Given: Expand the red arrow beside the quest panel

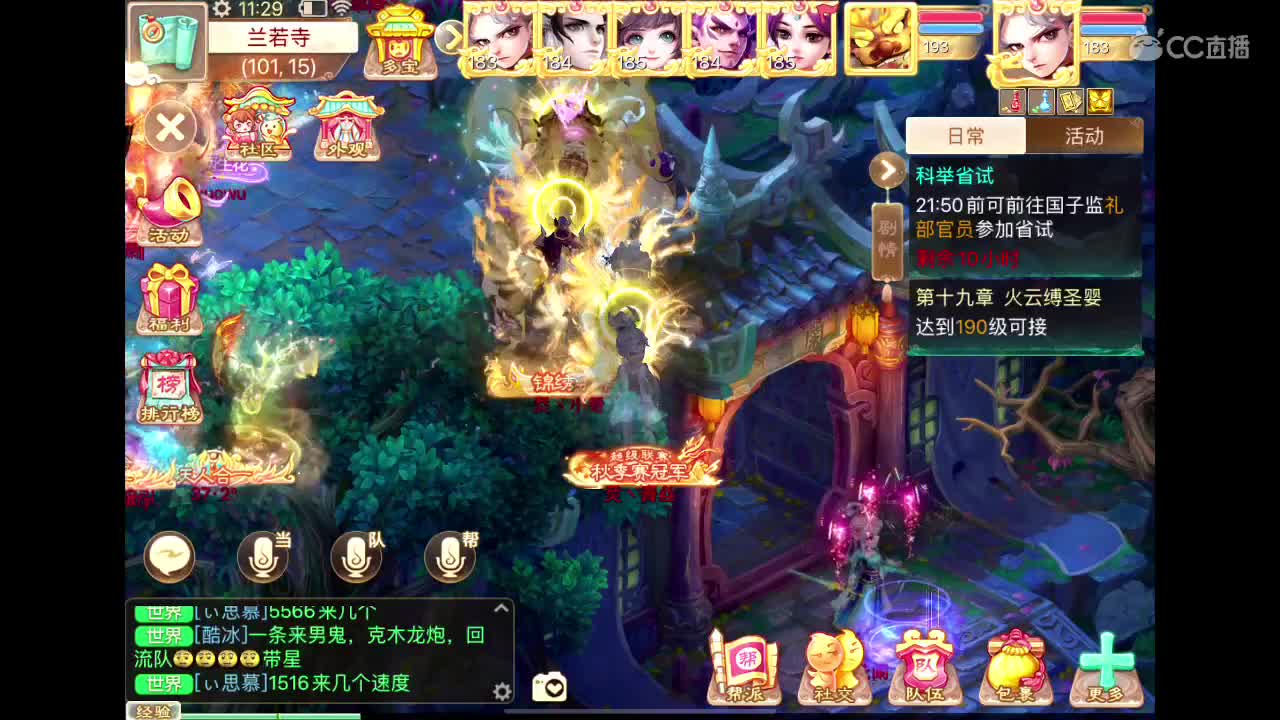Looking at the screenshot, I should tap(888, 170).
